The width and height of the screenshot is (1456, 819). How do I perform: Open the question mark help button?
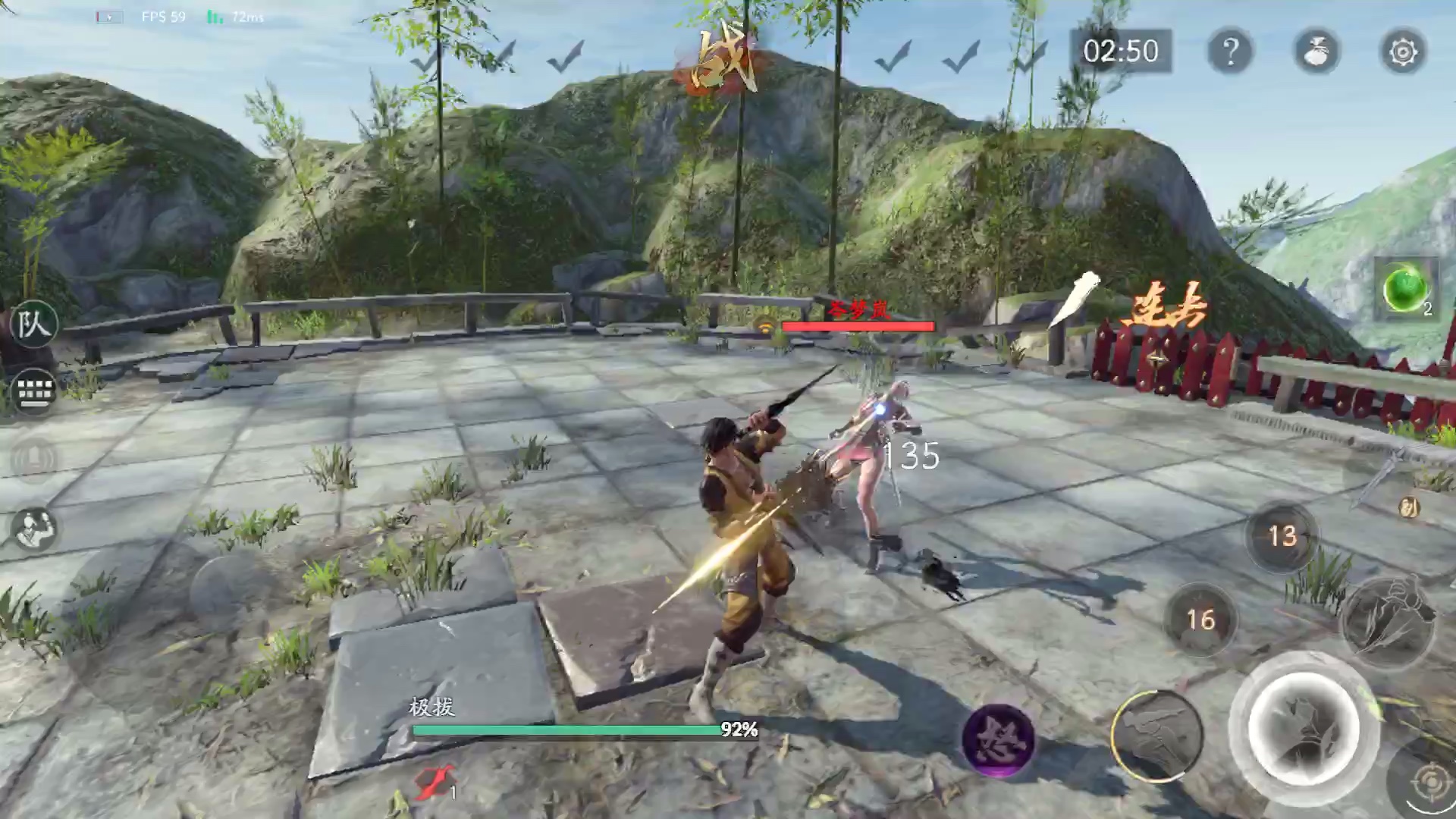click(1230, 52)
